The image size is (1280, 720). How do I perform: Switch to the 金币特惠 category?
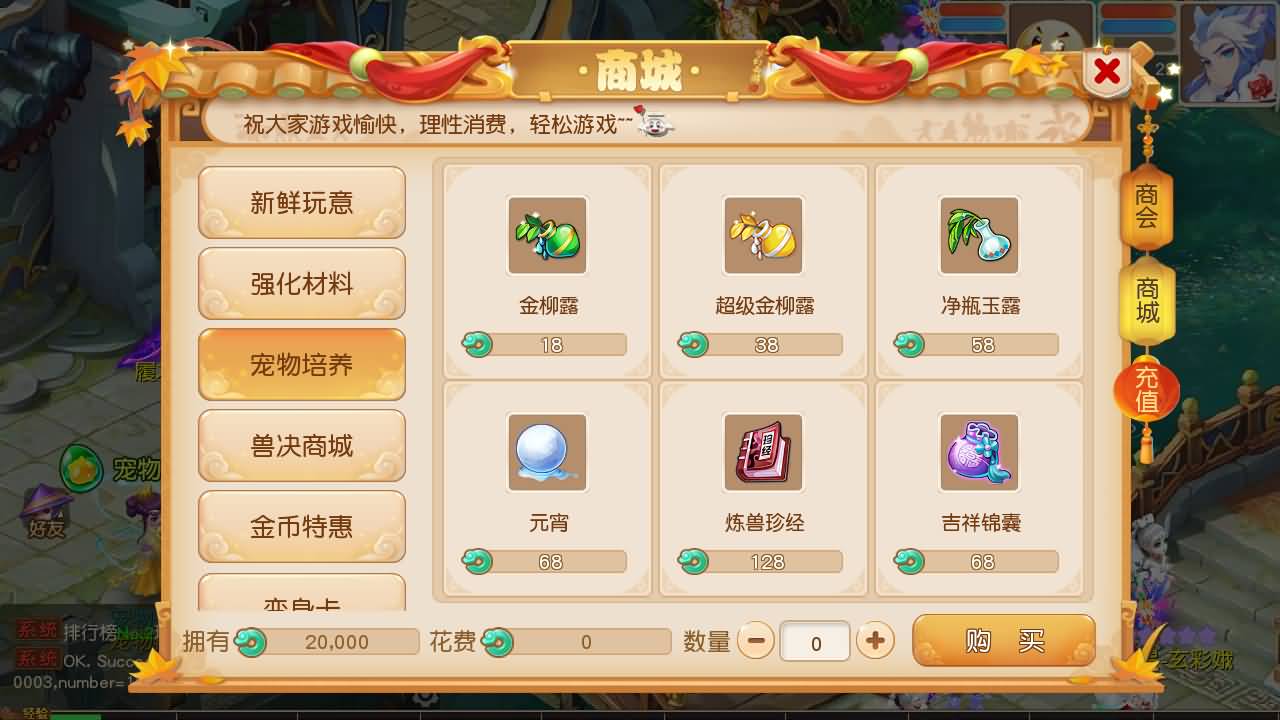[x=301, y=526]
